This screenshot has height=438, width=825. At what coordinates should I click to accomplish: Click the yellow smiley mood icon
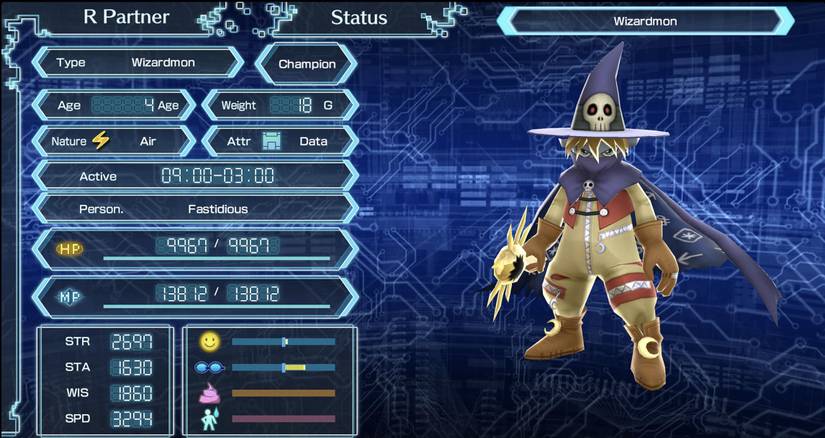208,342
